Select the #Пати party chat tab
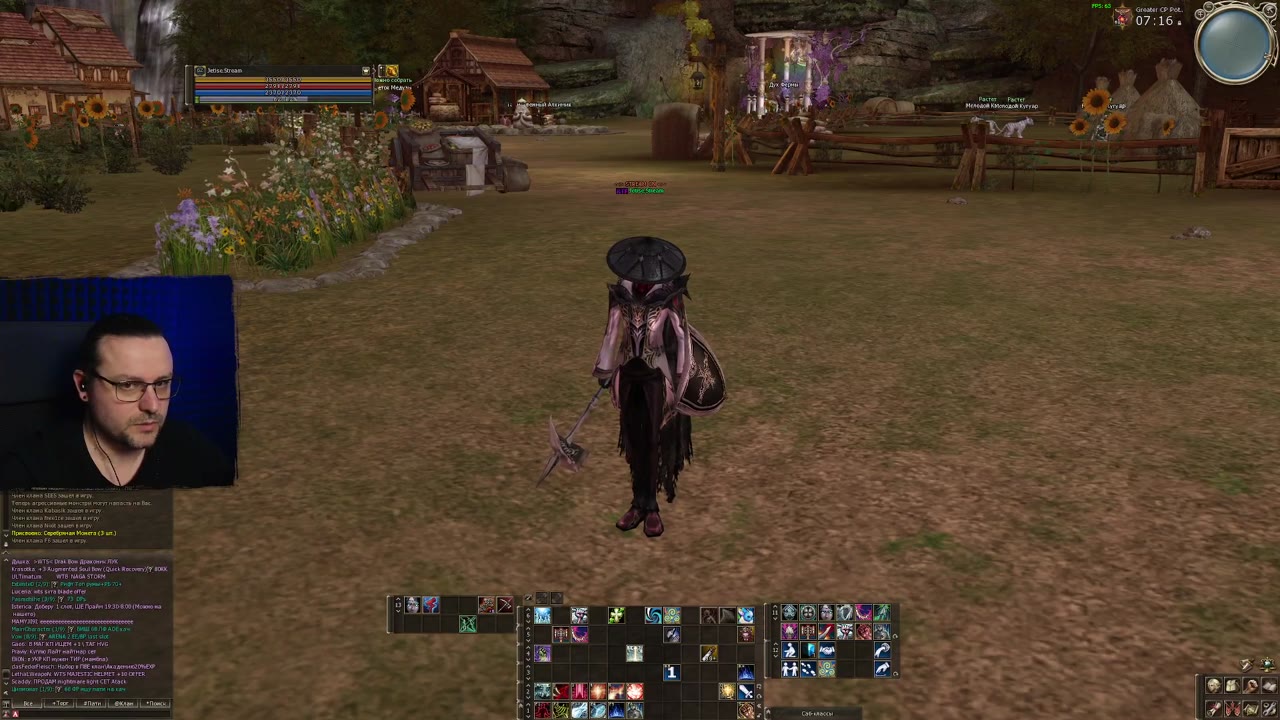Viewport: 1280px width, 720px height. coord(92,703)
